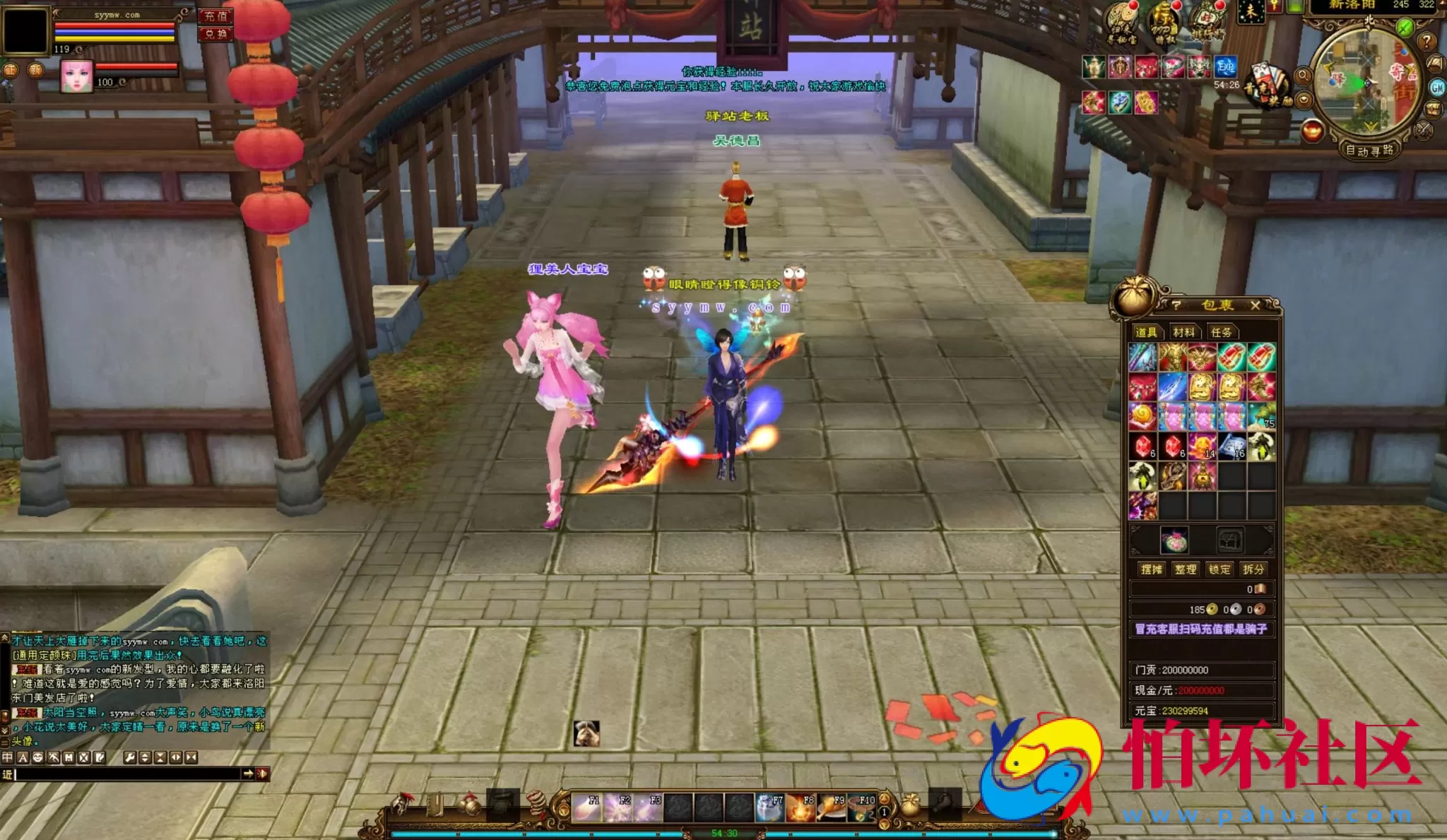The width and height of the screenshot is (1447, 840).
Task: Open the VIP特权 privileges icon
Action: 1164,21
